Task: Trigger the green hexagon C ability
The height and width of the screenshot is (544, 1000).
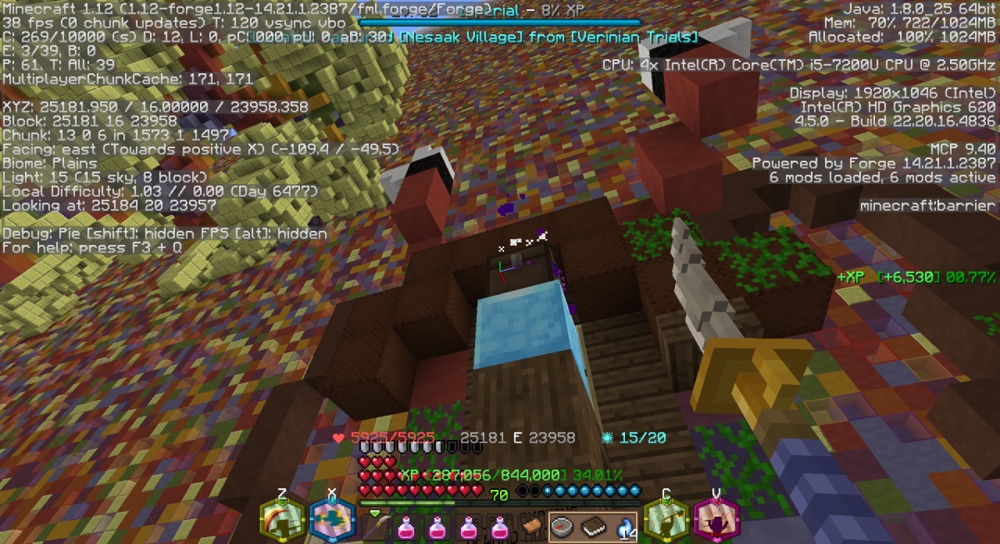Action: 666,519
